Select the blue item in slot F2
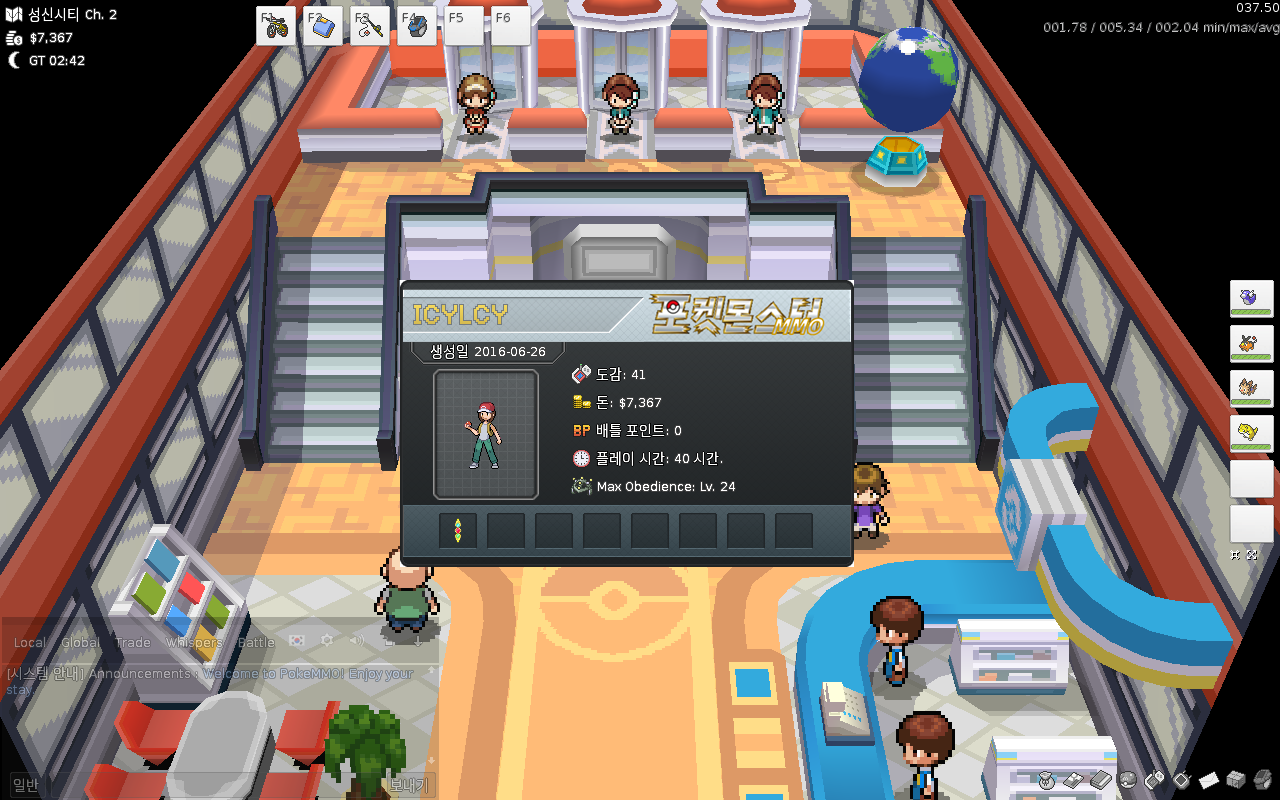This screenshot has width=1280, height=800. point(322,26)
